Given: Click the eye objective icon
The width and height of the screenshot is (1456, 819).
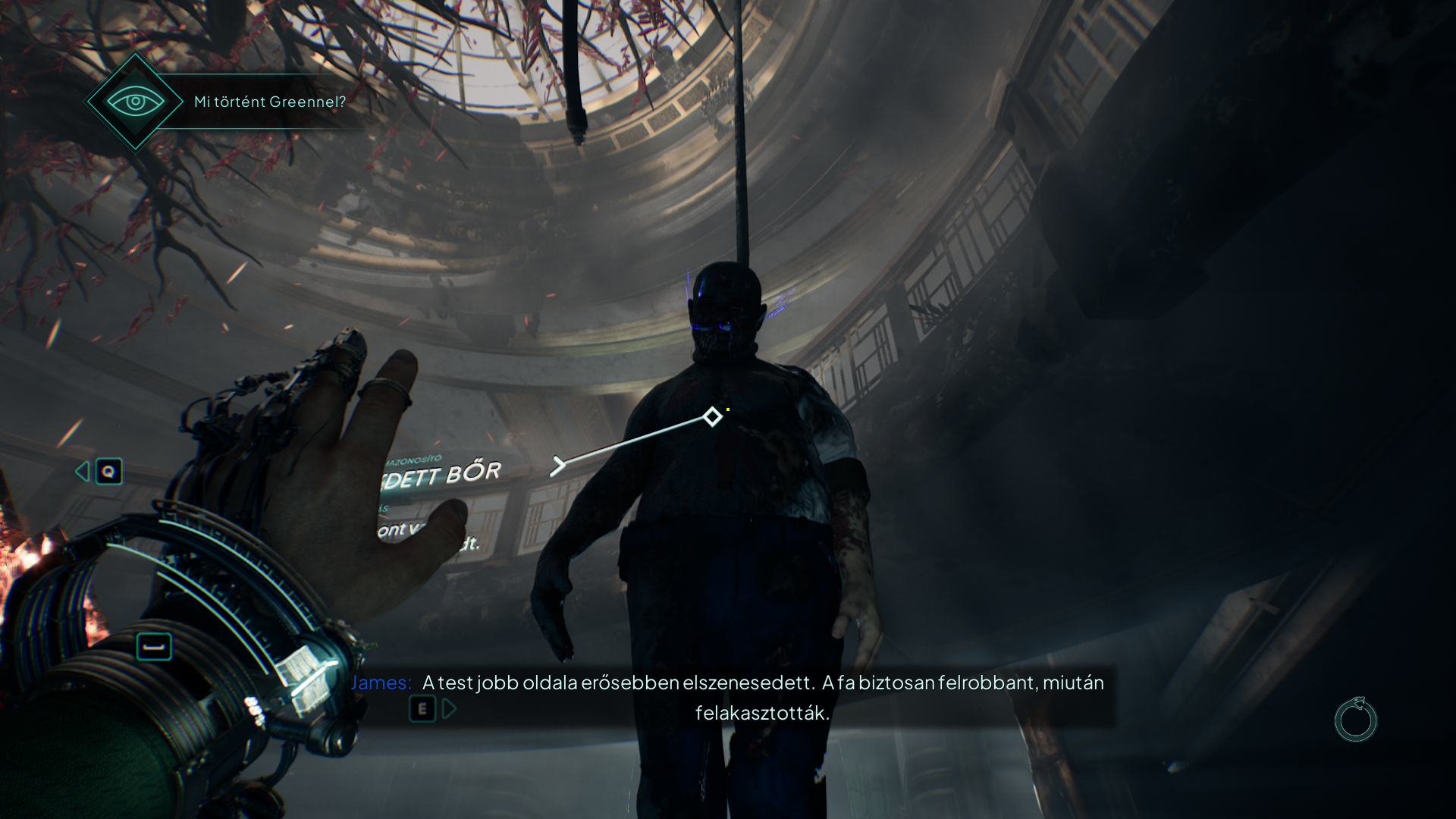Looking at the screenshot, I should 135,102.
